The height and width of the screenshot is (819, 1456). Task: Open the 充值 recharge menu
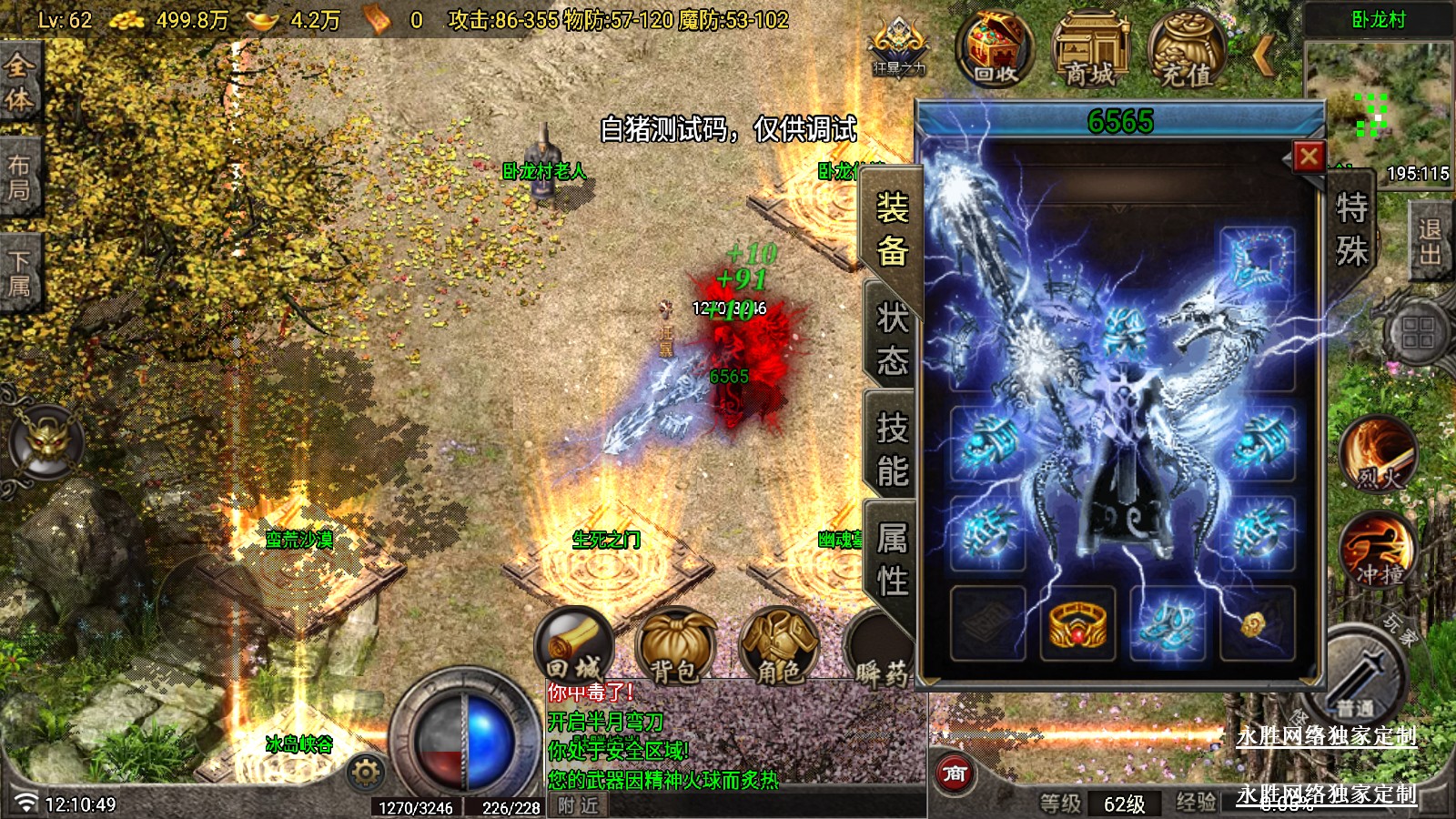(1187, 49)
